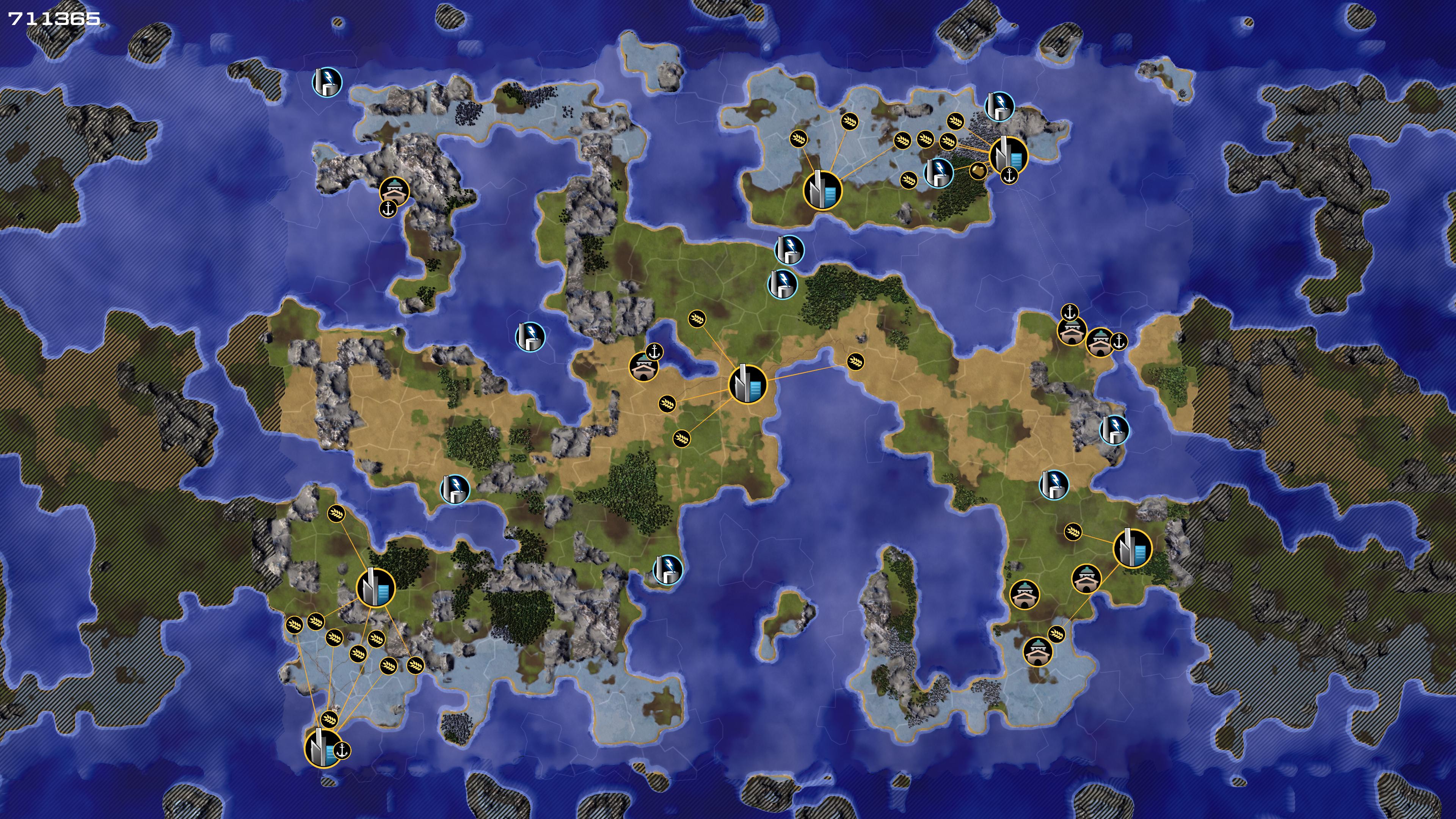
Task: Click the anchored port city without a gold link
Action: (323, 748)
